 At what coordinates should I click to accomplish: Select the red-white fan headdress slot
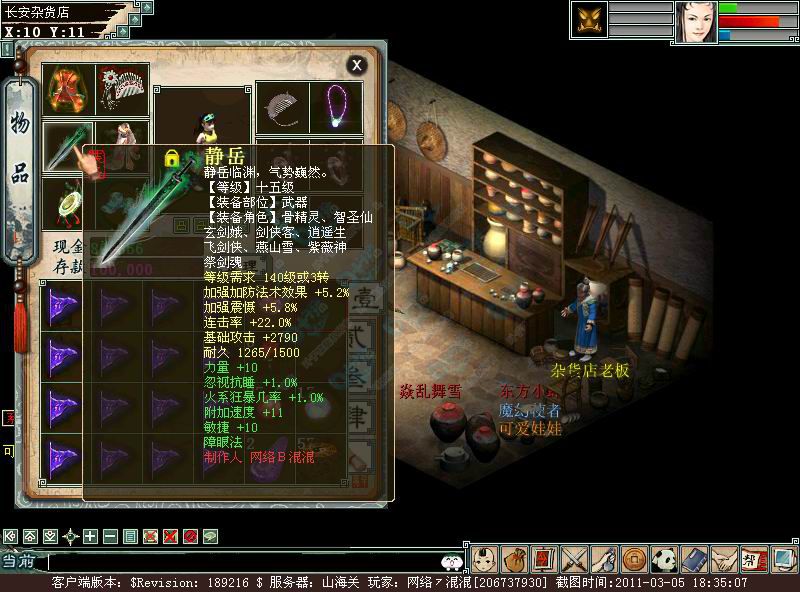coord(123,88)
